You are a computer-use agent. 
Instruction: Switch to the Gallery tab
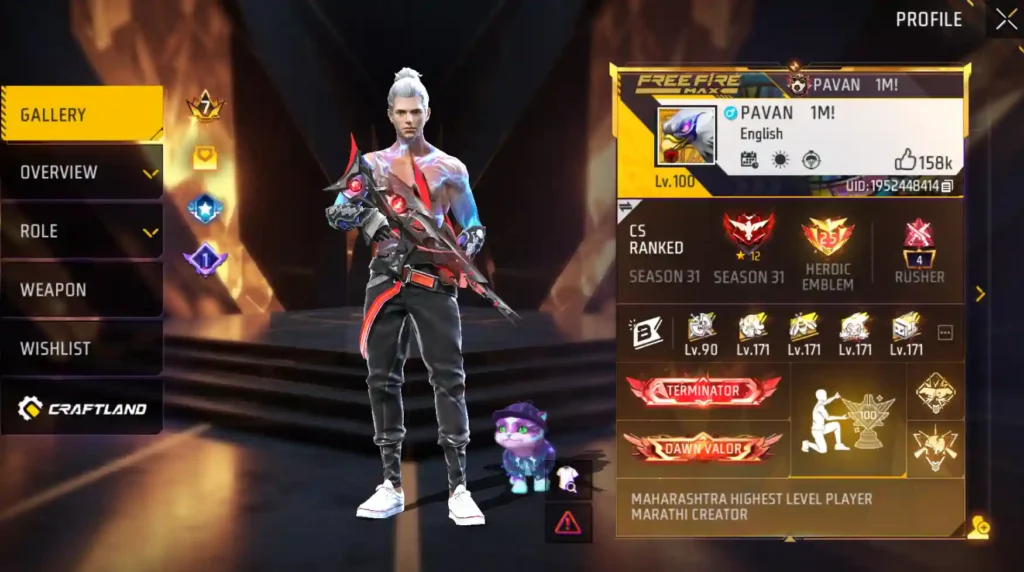(81, 114)
